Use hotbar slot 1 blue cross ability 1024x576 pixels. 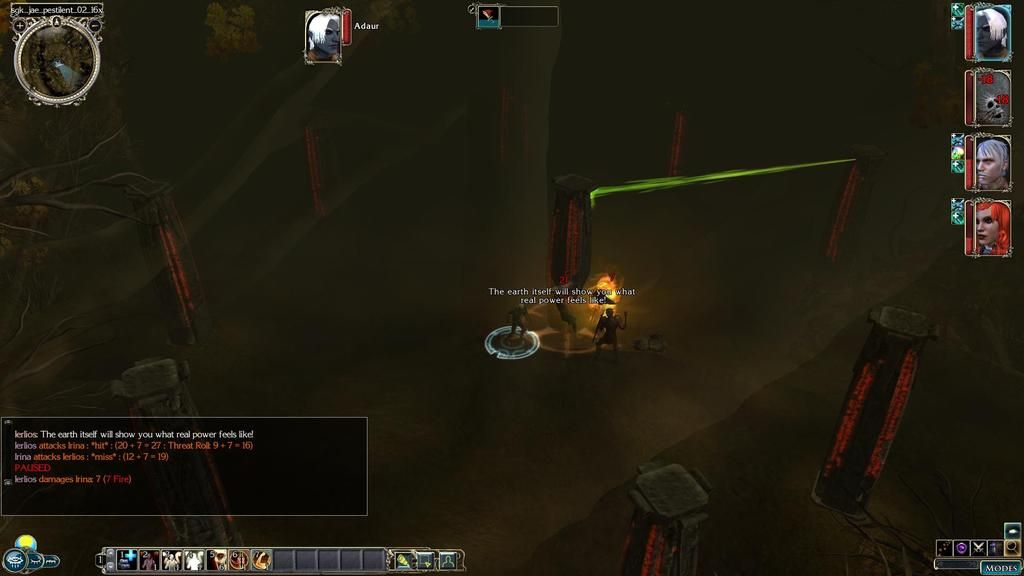click(128, 560)
